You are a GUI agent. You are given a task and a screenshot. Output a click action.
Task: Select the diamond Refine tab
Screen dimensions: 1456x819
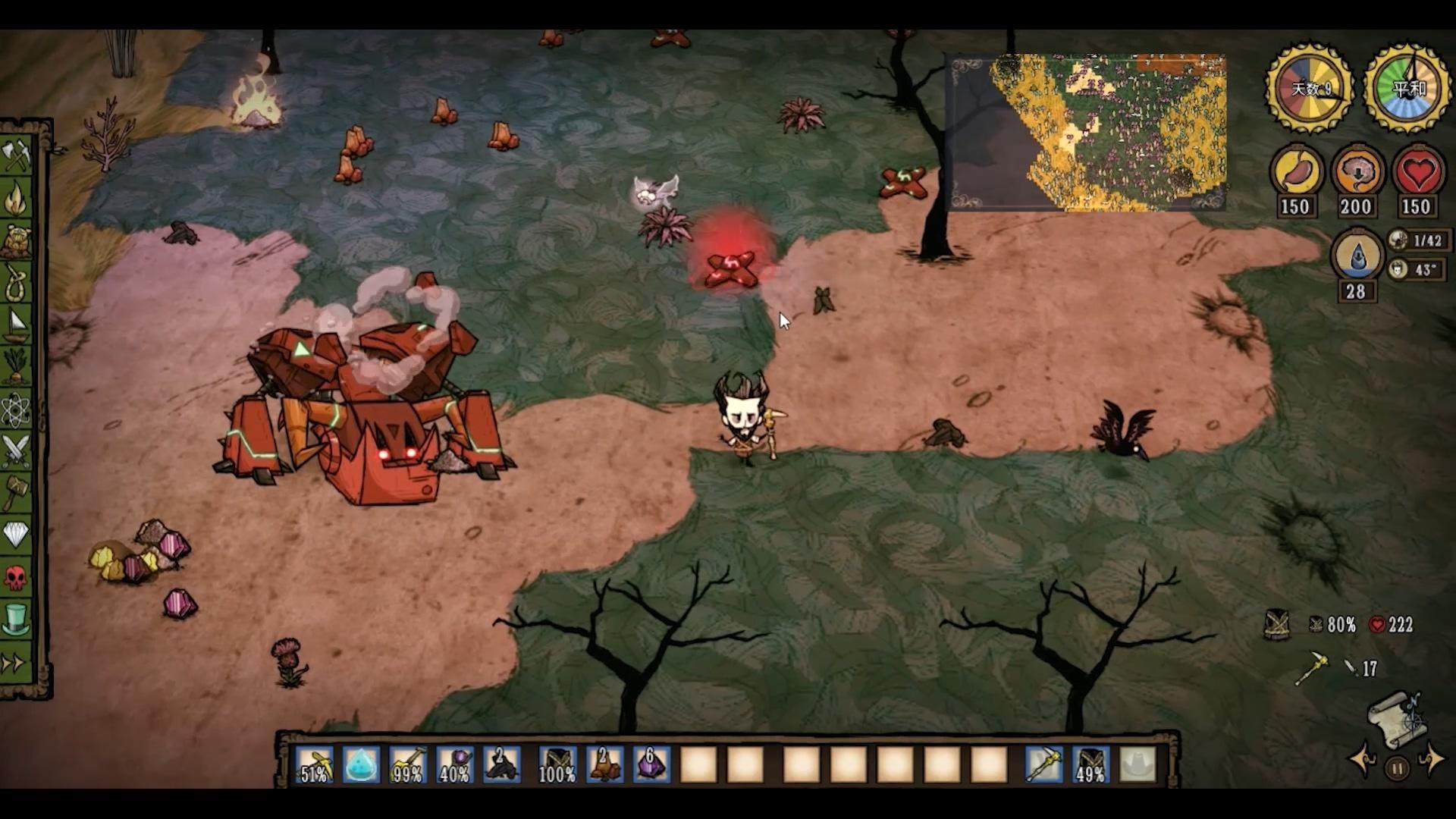point(17,535)
